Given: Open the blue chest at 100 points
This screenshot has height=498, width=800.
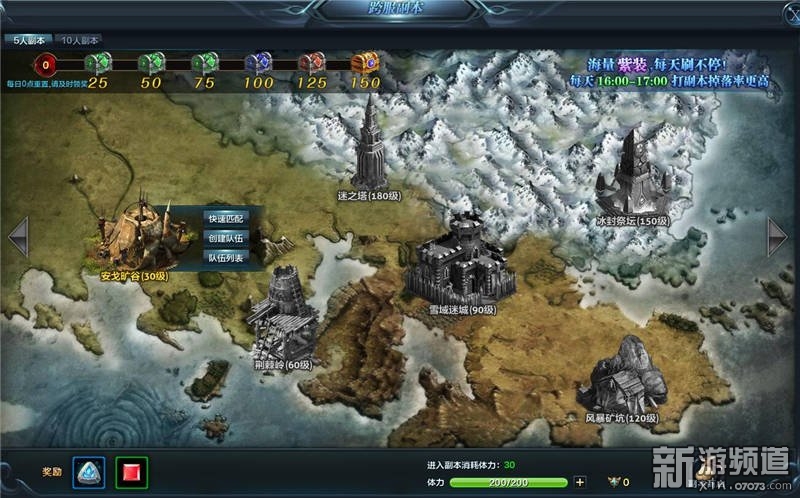Looking at the screenshot, I should [x=258, y=65].
